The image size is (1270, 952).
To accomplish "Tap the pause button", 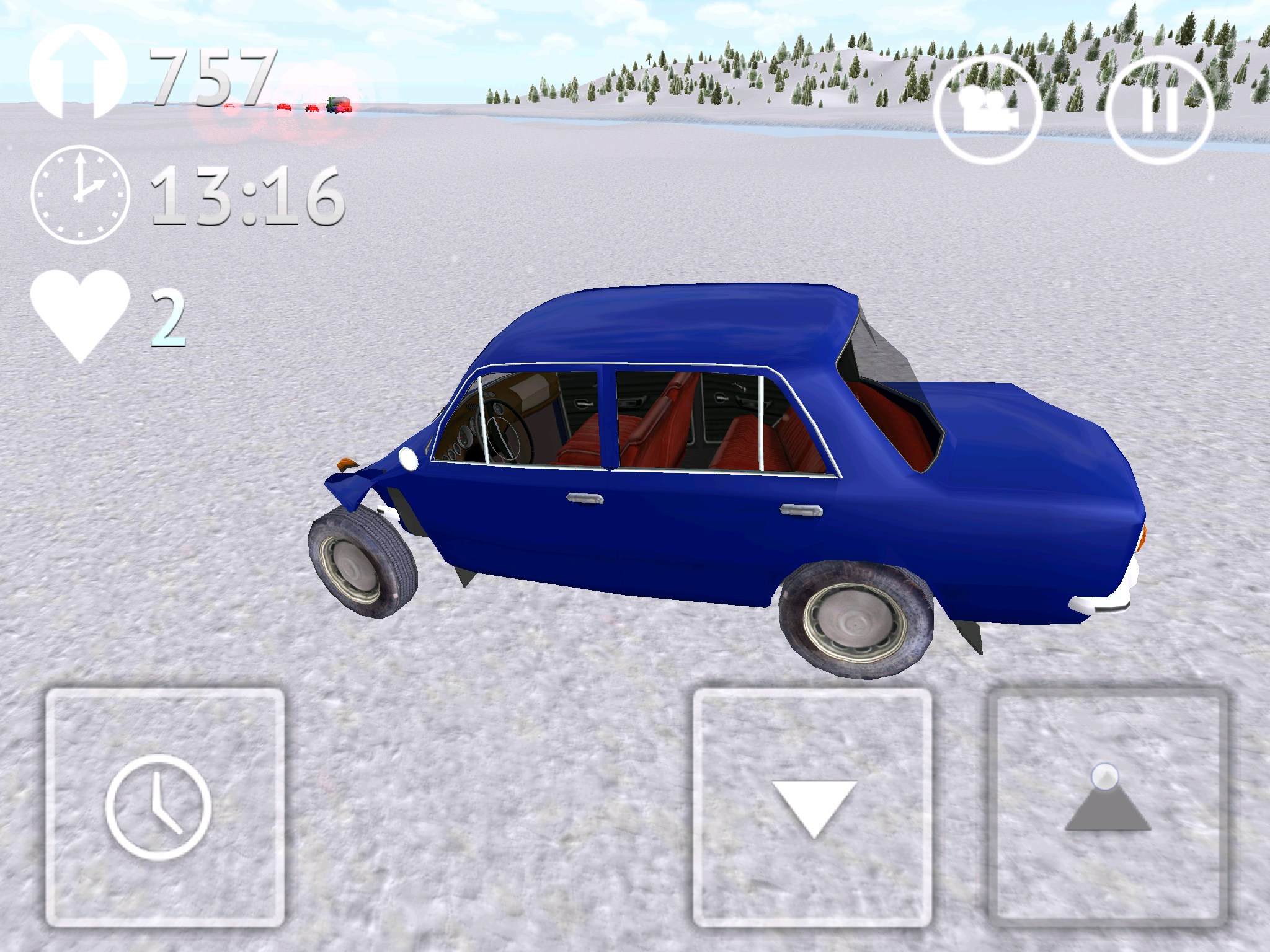I will [1159, 110].
